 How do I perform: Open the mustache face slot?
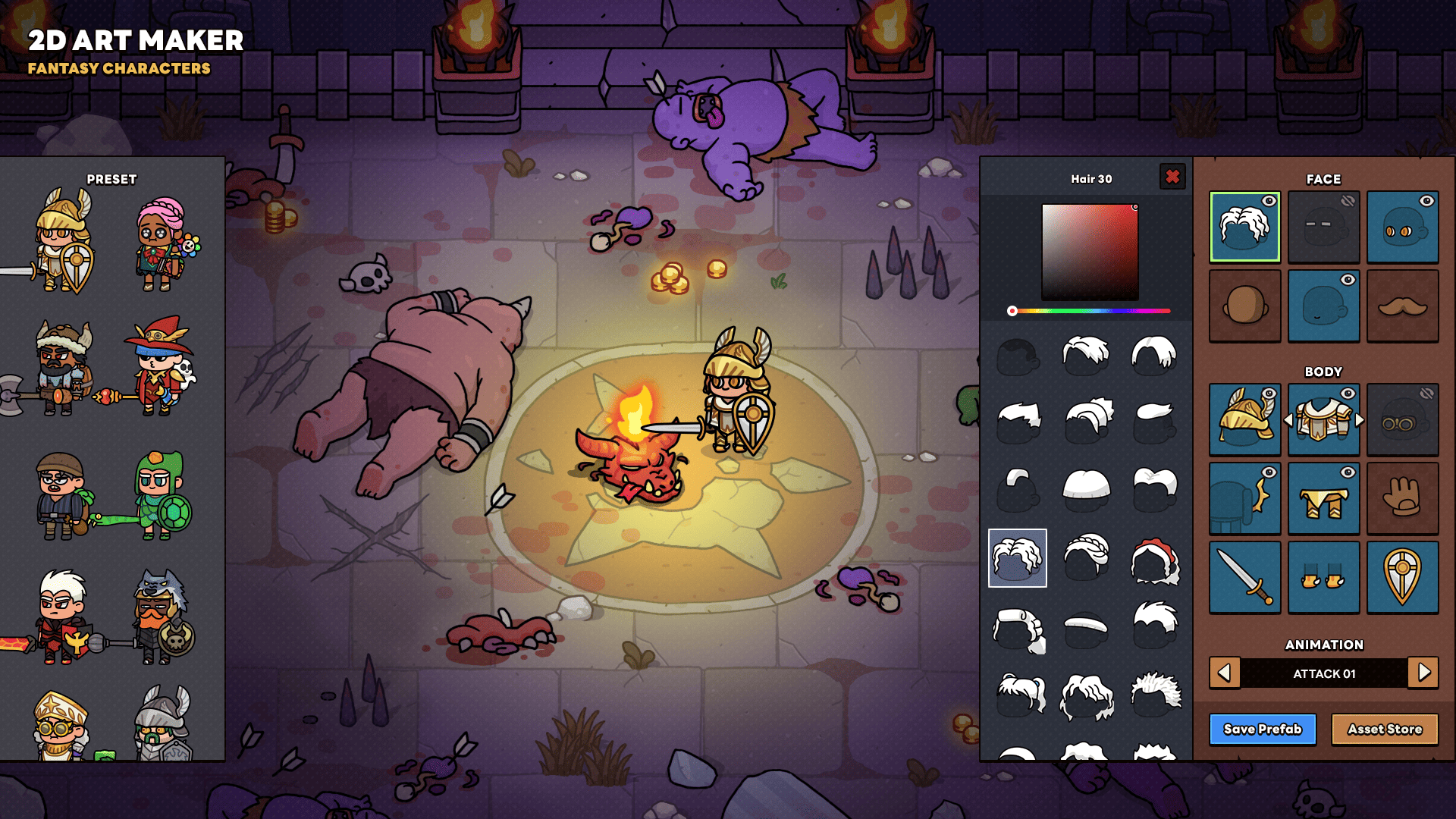click(1402, 306)
